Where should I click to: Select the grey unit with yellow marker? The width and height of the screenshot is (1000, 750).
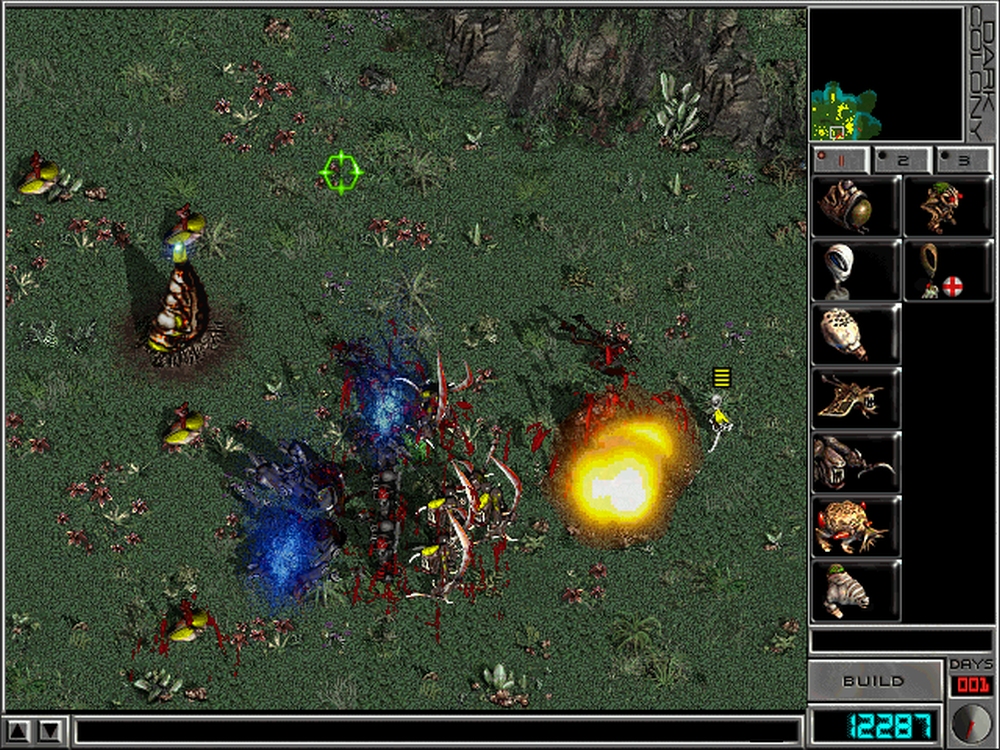(x=719, y=413)
